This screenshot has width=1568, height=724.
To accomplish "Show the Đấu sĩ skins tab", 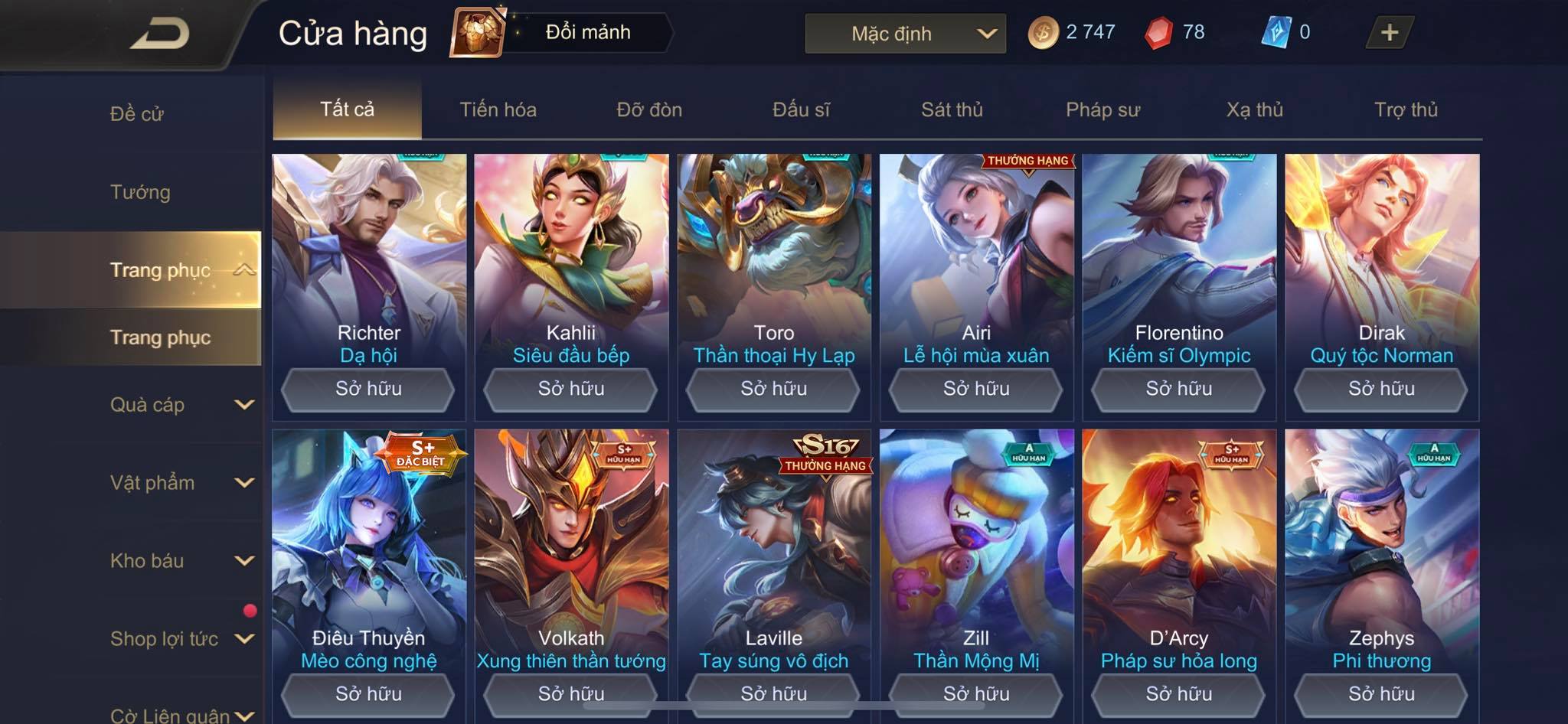I will click(x=801, y=109).
